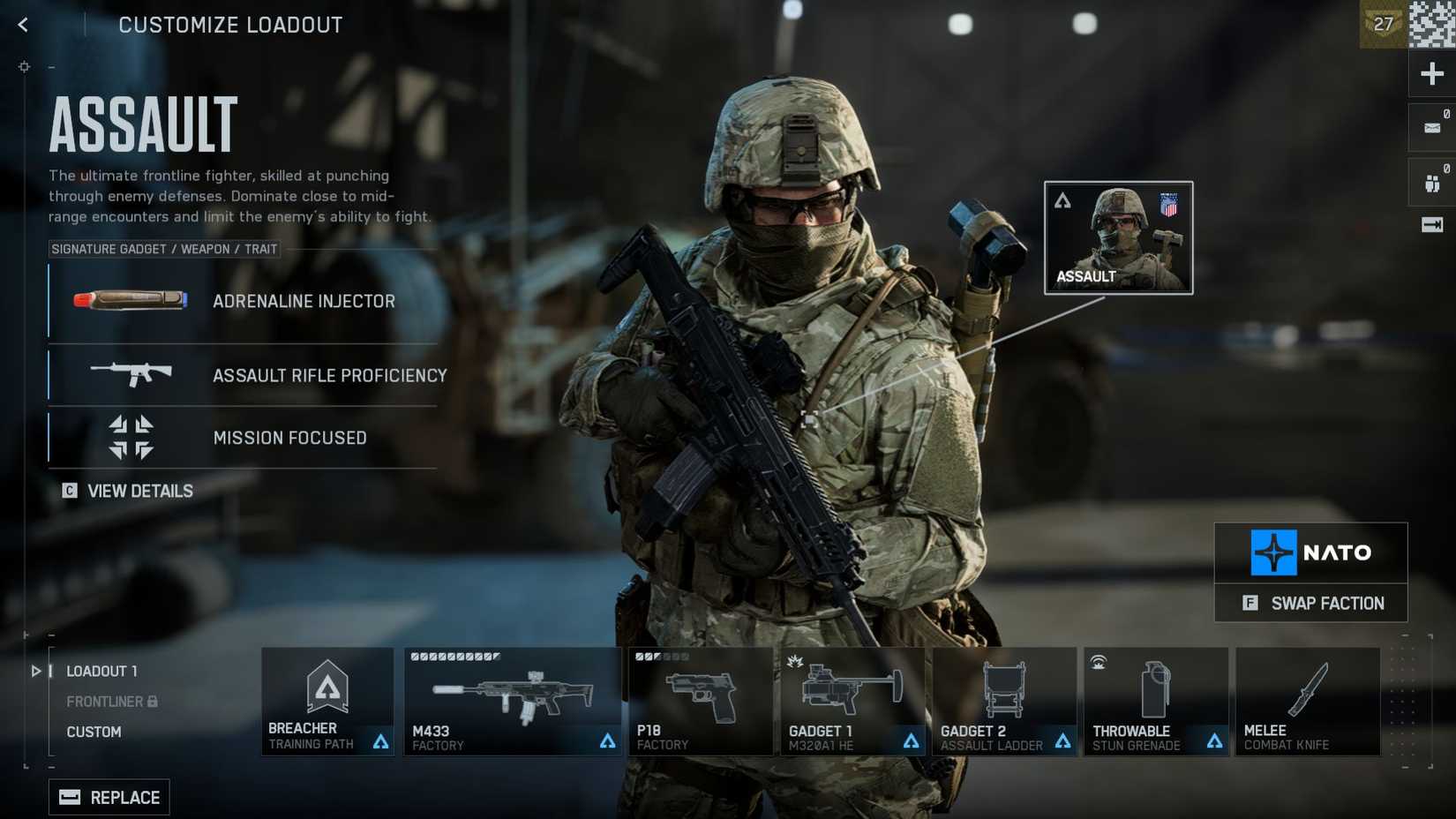Open the Combat Knife melee slot

[1308, 702]
